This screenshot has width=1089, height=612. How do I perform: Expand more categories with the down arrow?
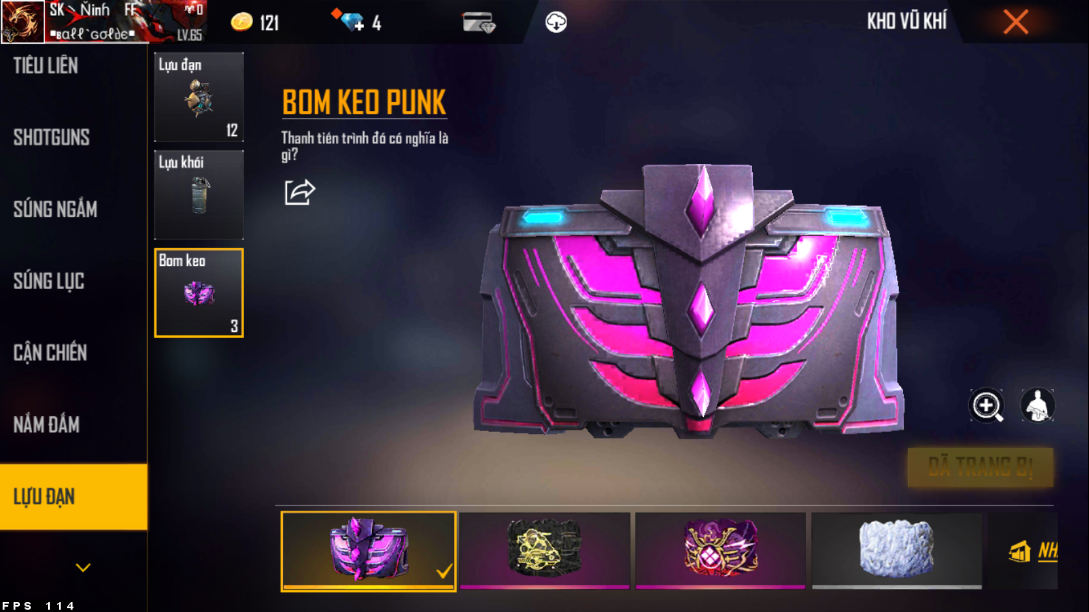click(83, 568)
